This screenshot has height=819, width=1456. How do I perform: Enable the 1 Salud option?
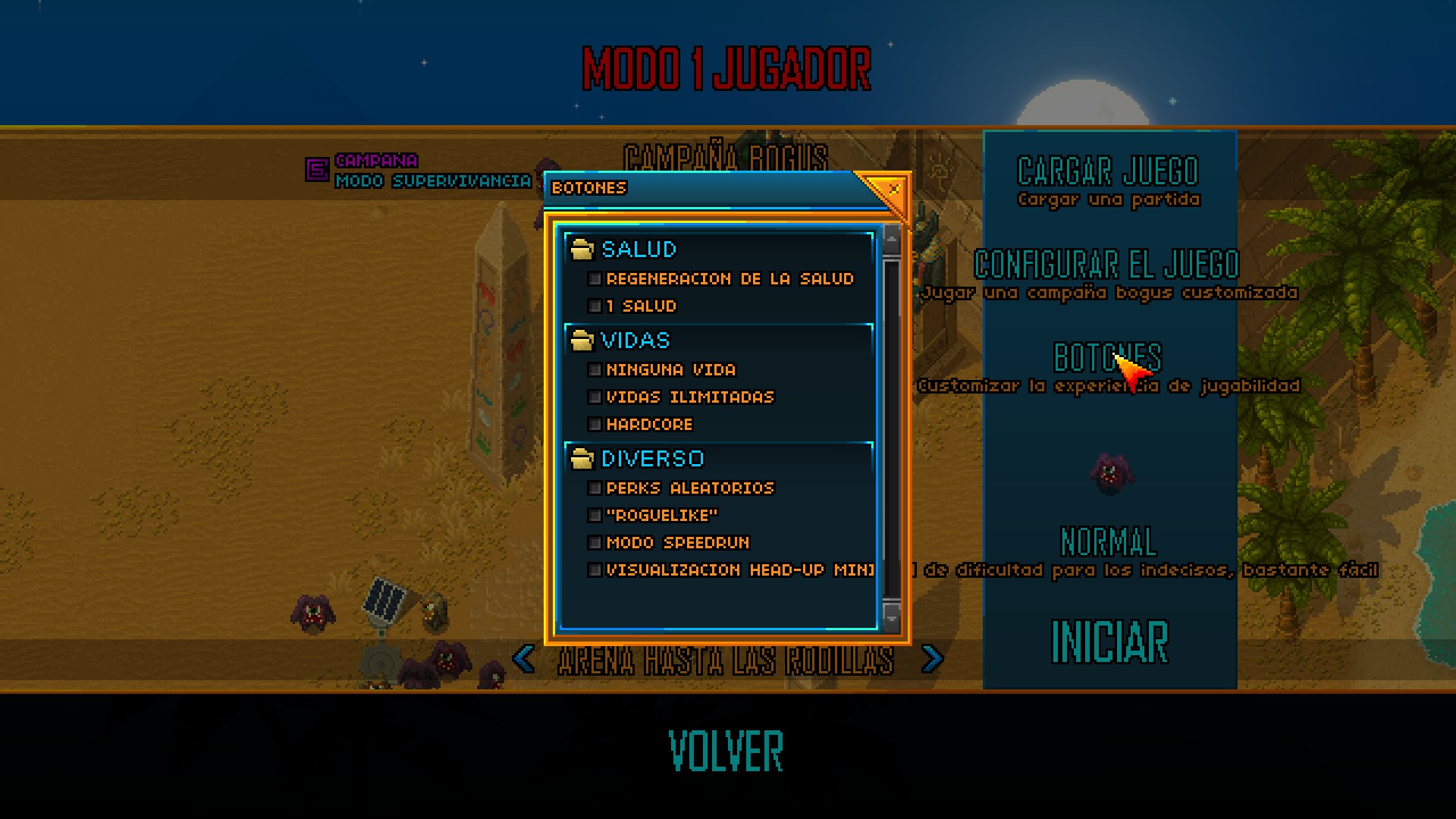(595, 306)
